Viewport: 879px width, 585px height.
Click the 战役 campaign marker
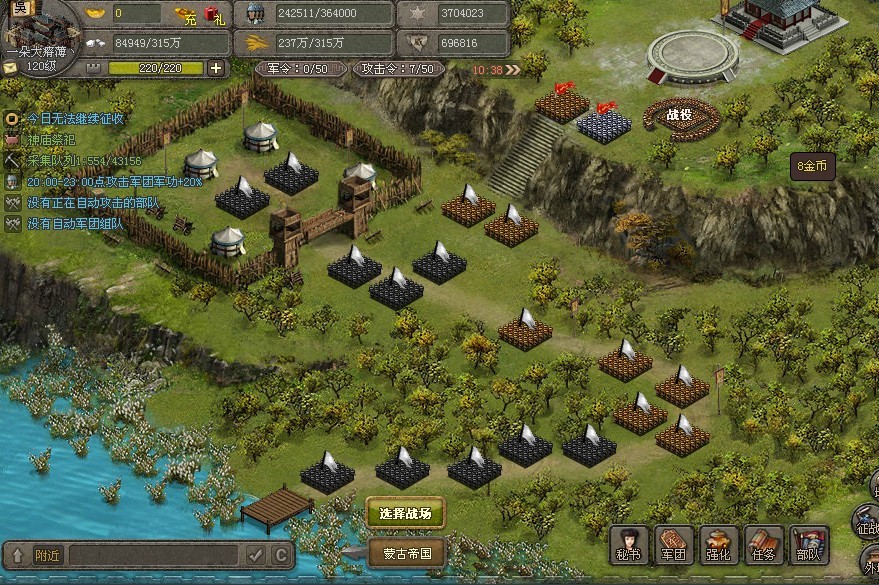(x=680, y=115)
